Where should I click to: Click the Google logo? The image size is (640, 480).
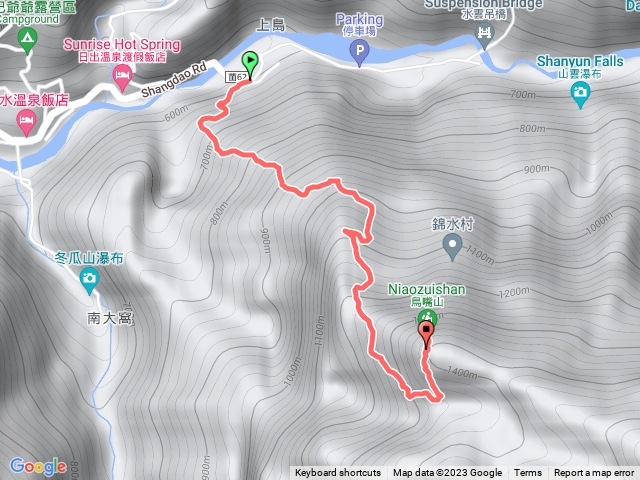[39, 465]
